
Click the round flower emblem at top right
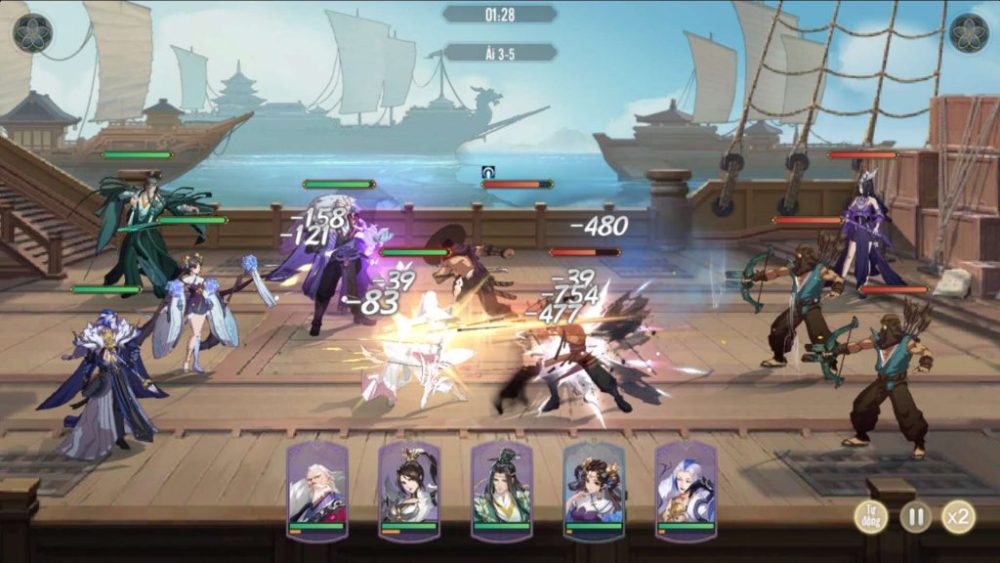(968, 34)
